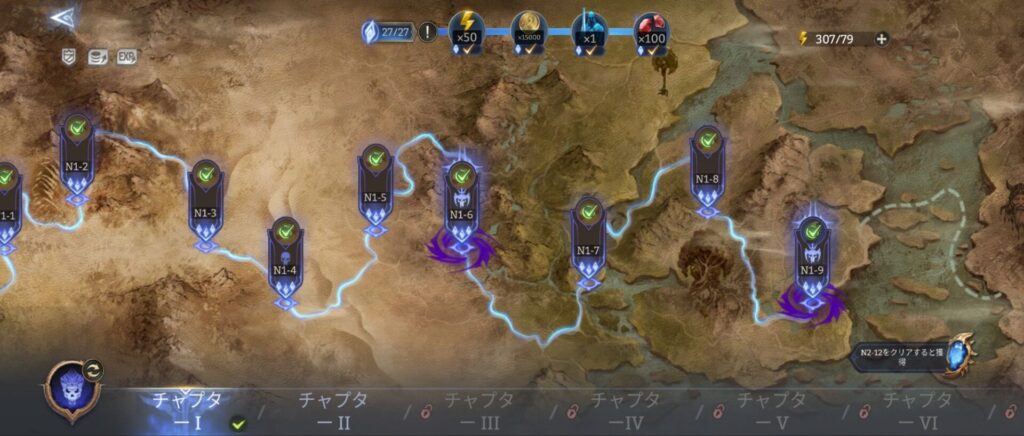Enter boss stage N1-6
1024x436 pixels.
461,207
